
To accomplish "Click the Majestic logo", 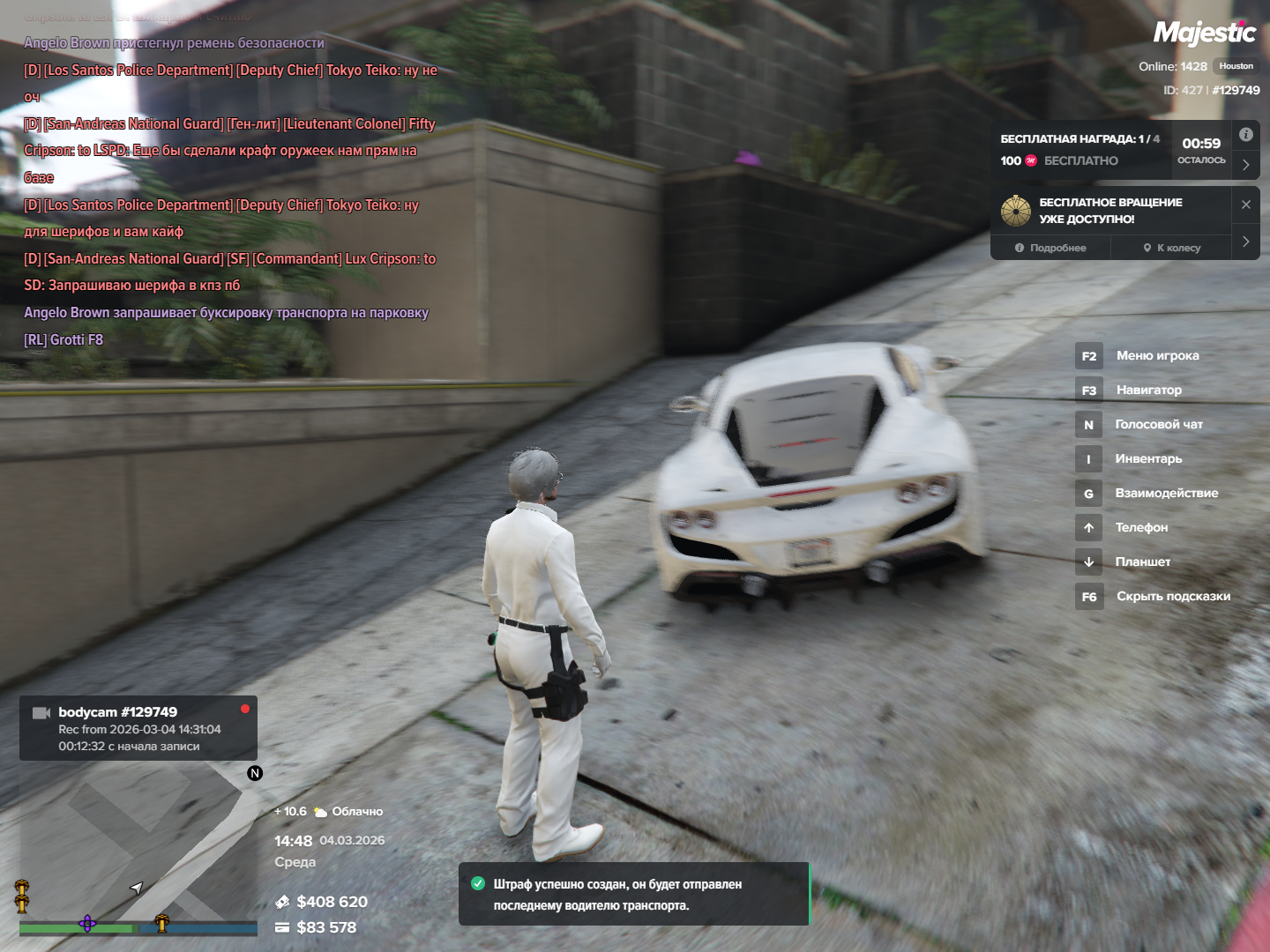I will click(1205, 33).
